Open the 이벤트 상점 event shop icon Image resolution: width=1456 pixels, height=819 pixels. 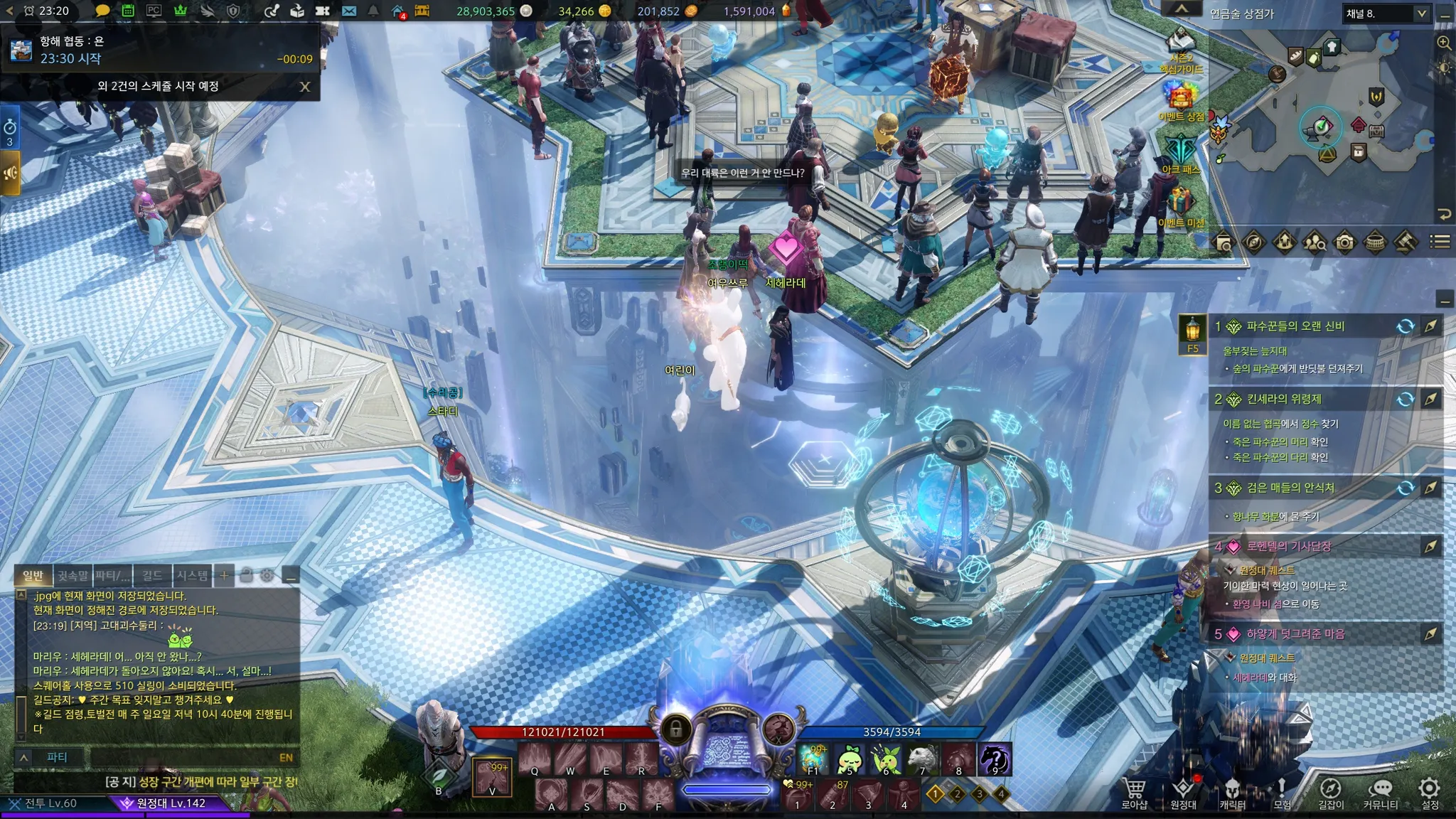pos(1180,97)
